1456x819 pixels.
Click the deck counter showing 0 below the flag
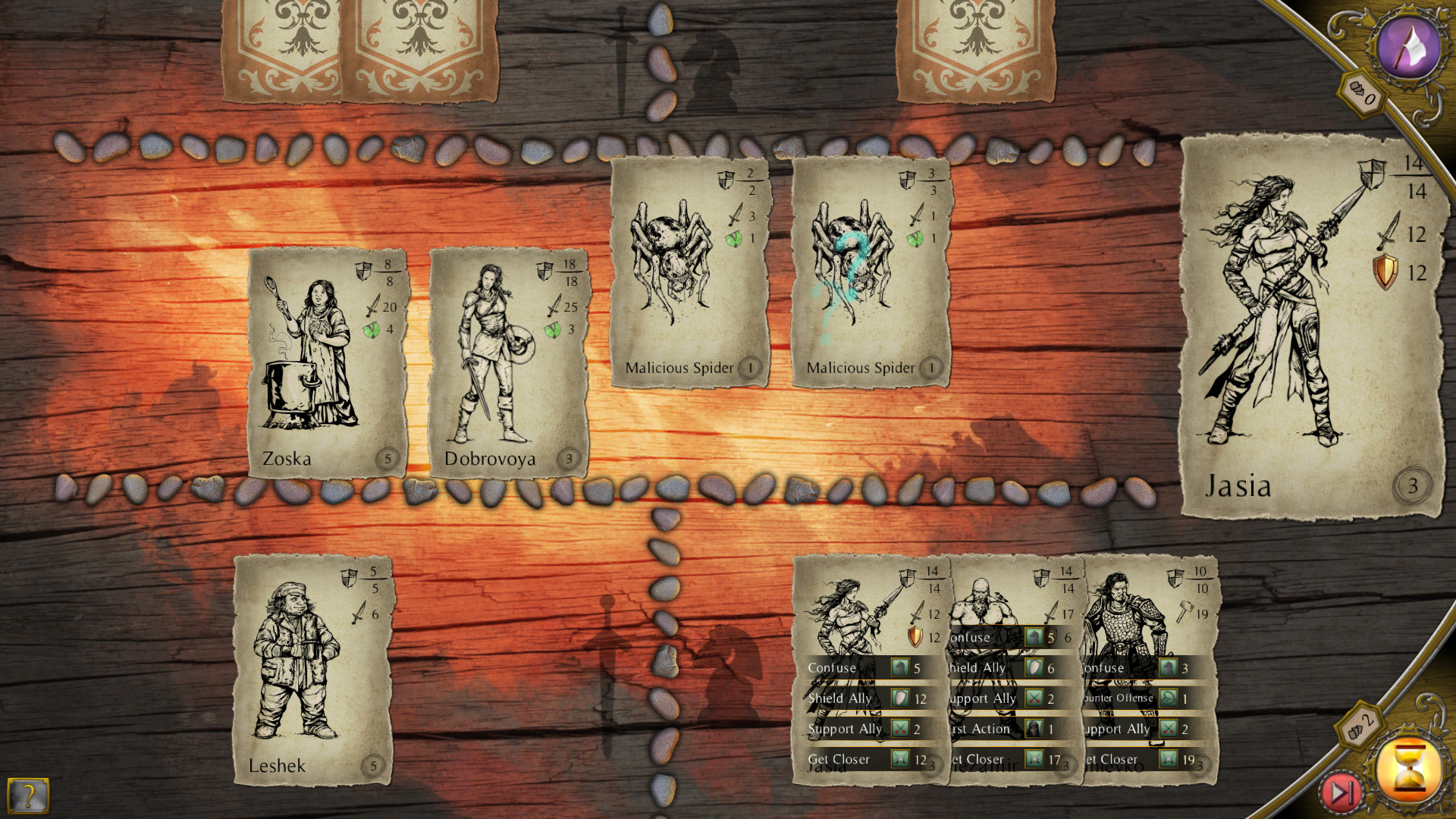click(x=1362, y=96)
